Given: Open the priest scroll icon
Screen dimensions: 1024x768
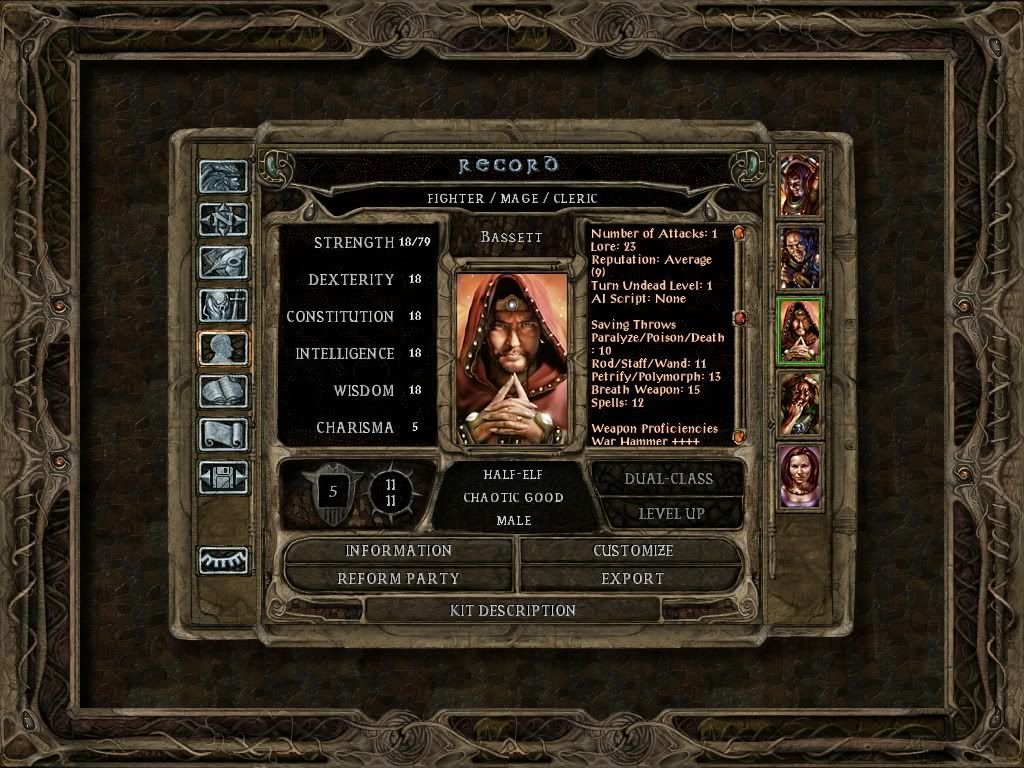Looking at the screenshot, I should [223, 433].
